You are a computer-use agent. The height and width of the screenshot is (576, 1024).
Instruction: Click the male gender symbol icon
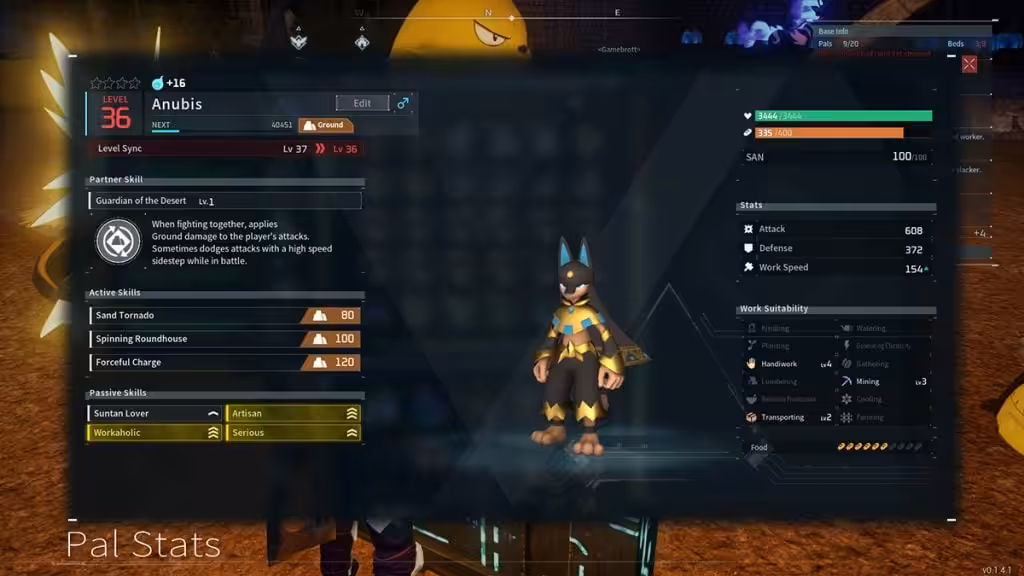tap(403, 103)
